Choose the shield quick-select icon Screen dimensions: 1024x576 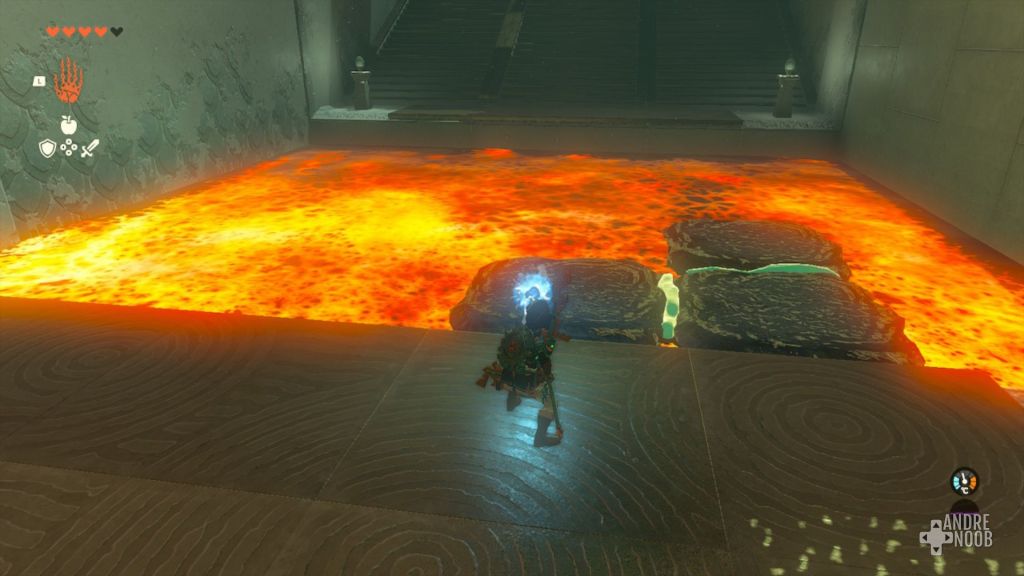(x=47, y=148)
